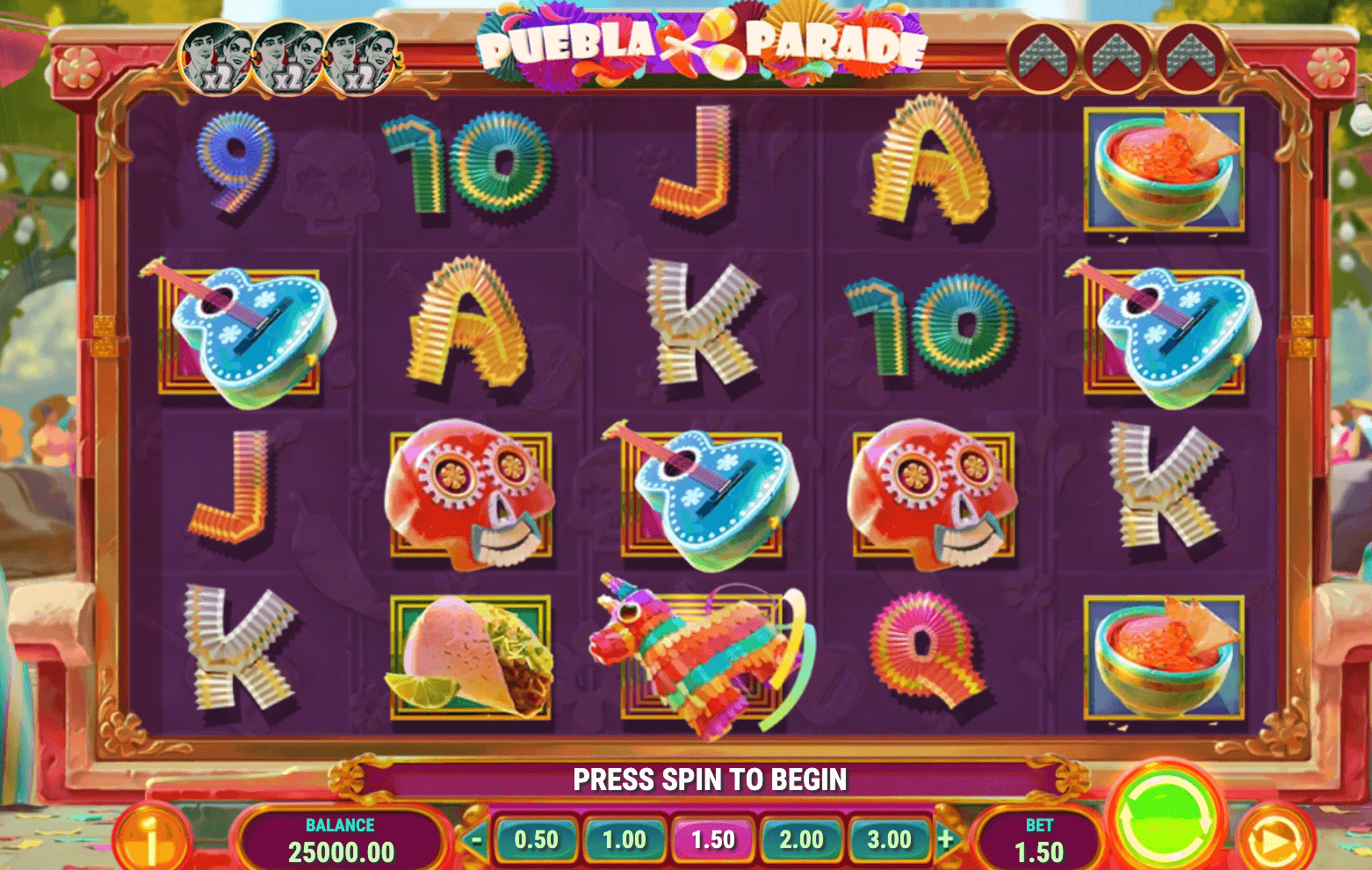
Task: Decrease the bet with the minus button
Action: 475,840
